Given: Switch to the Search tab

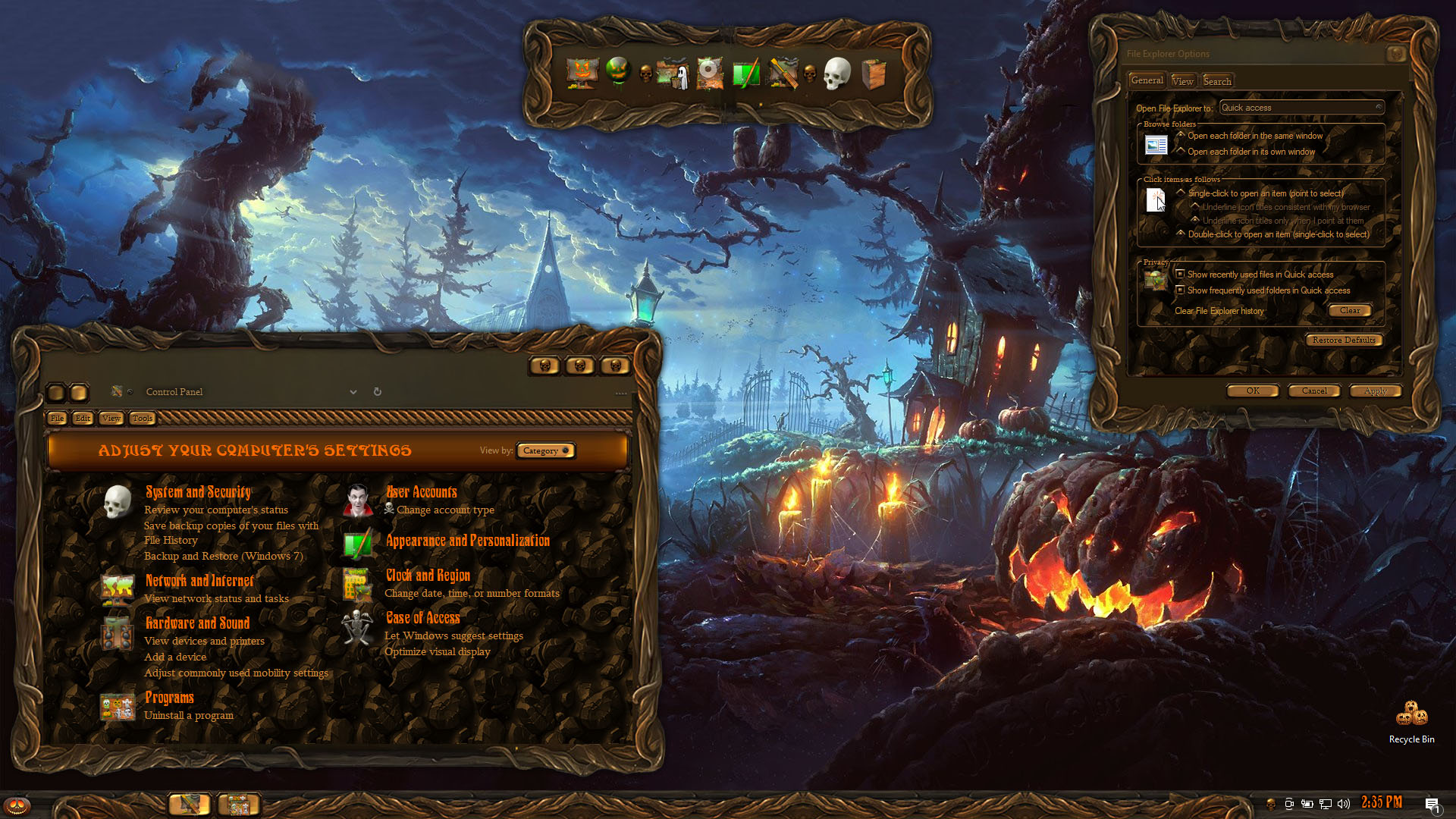Looking at the screenshot, I should [1217, 81].
